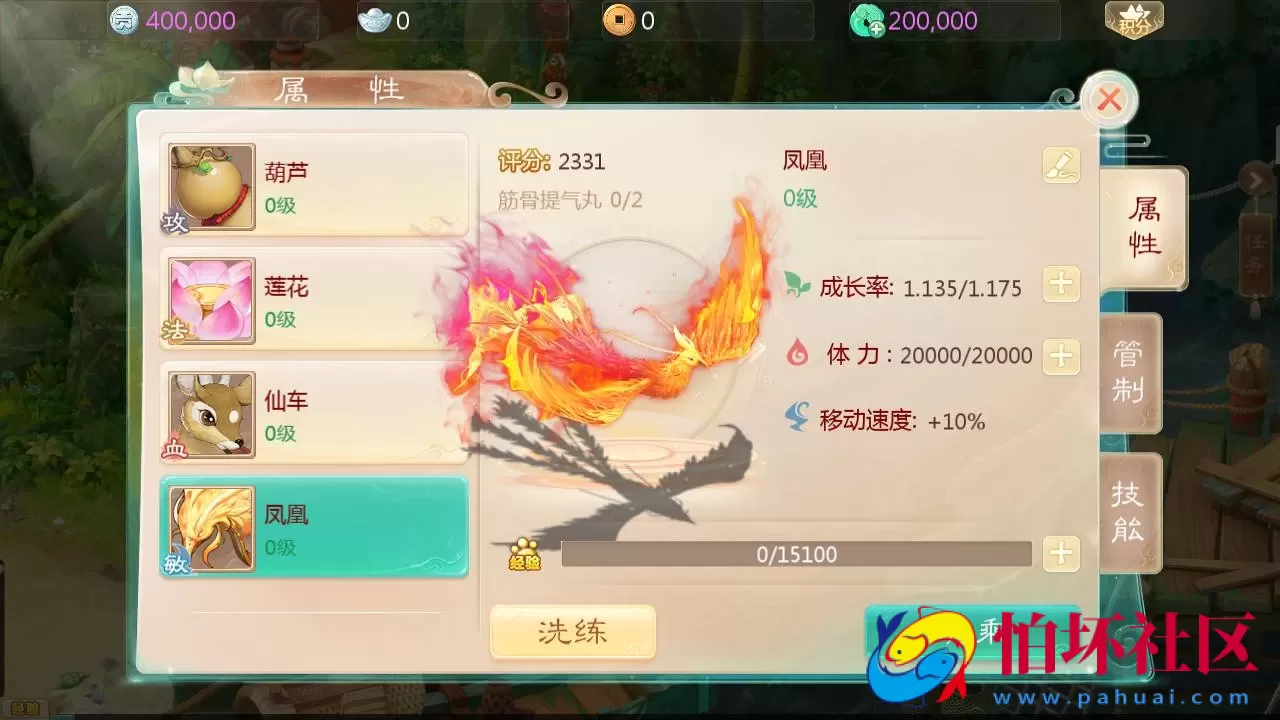Switch to the 技舱 tab

tap(1128, 511)
